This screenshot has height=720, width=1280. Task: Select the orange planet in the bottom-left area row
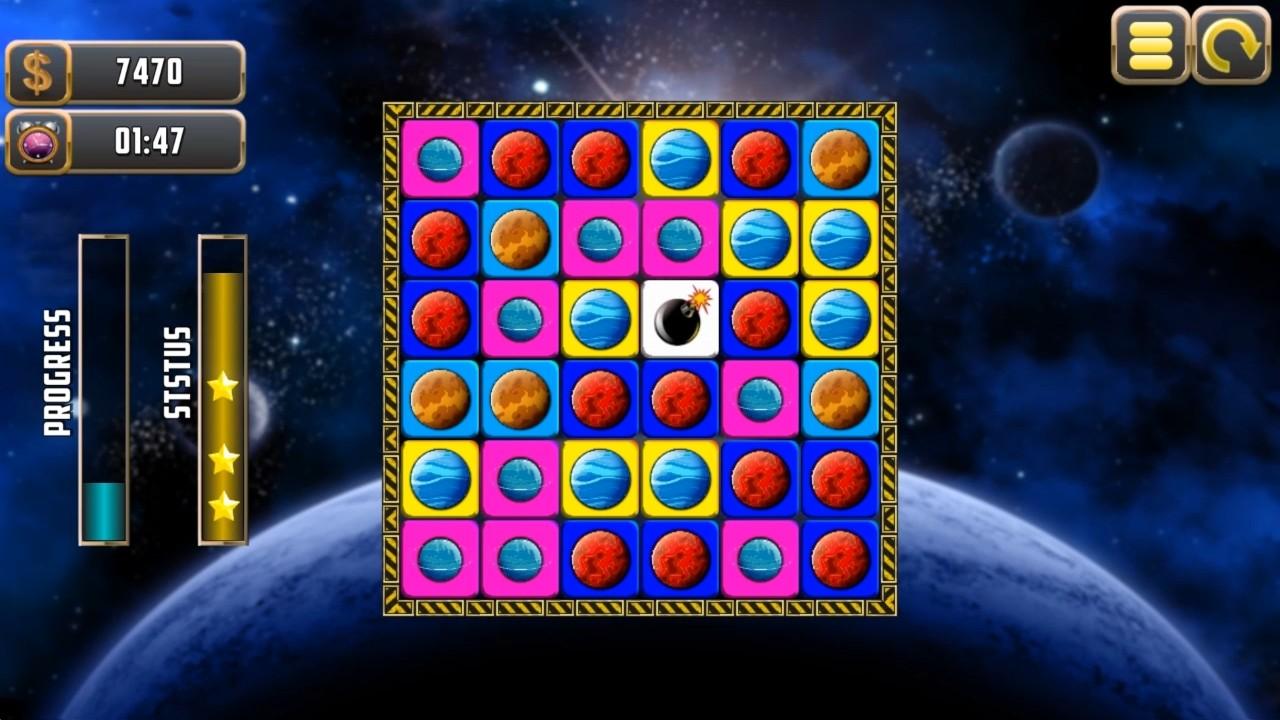point(441,400)
